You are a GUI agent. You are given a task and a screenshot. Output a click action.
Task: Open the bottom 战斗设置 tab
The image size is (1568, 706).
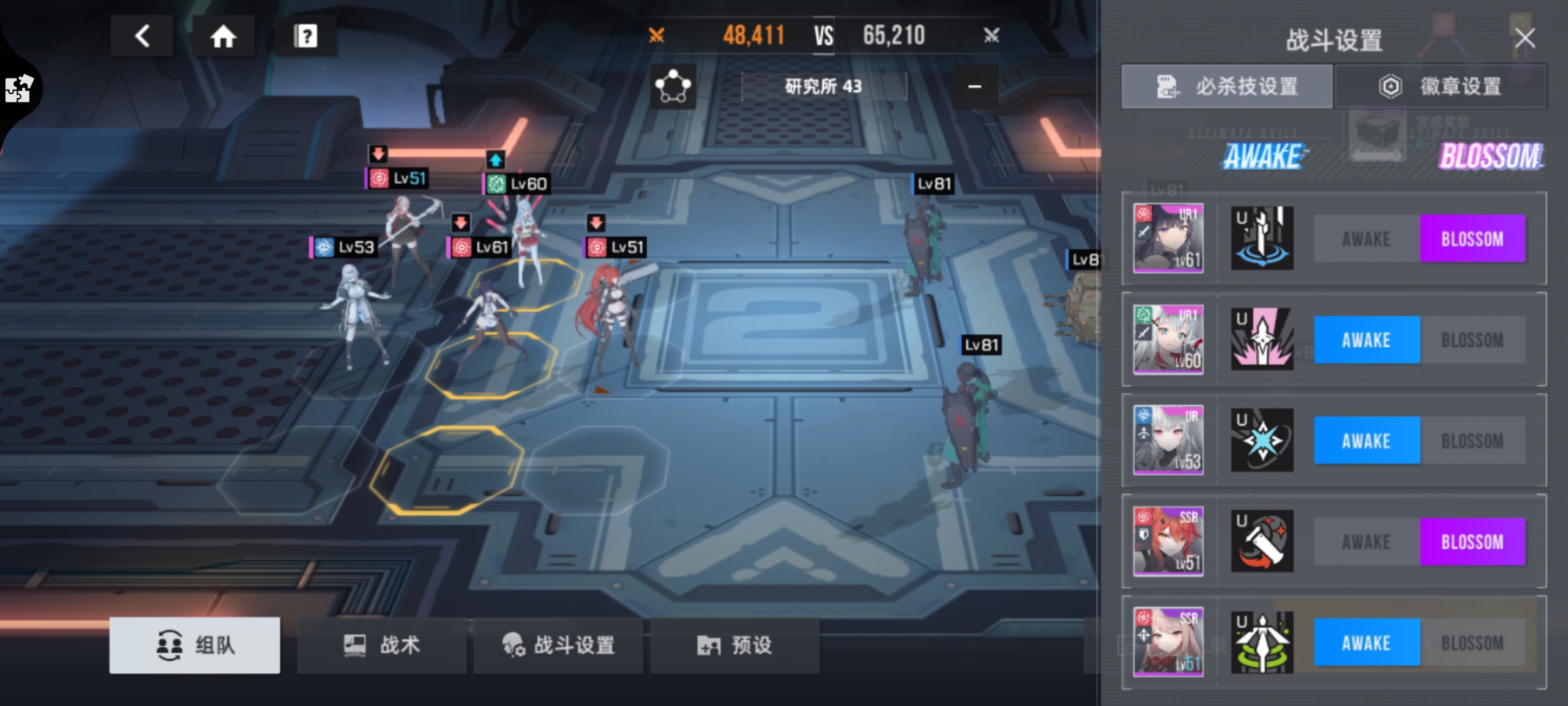coord(559,645)
